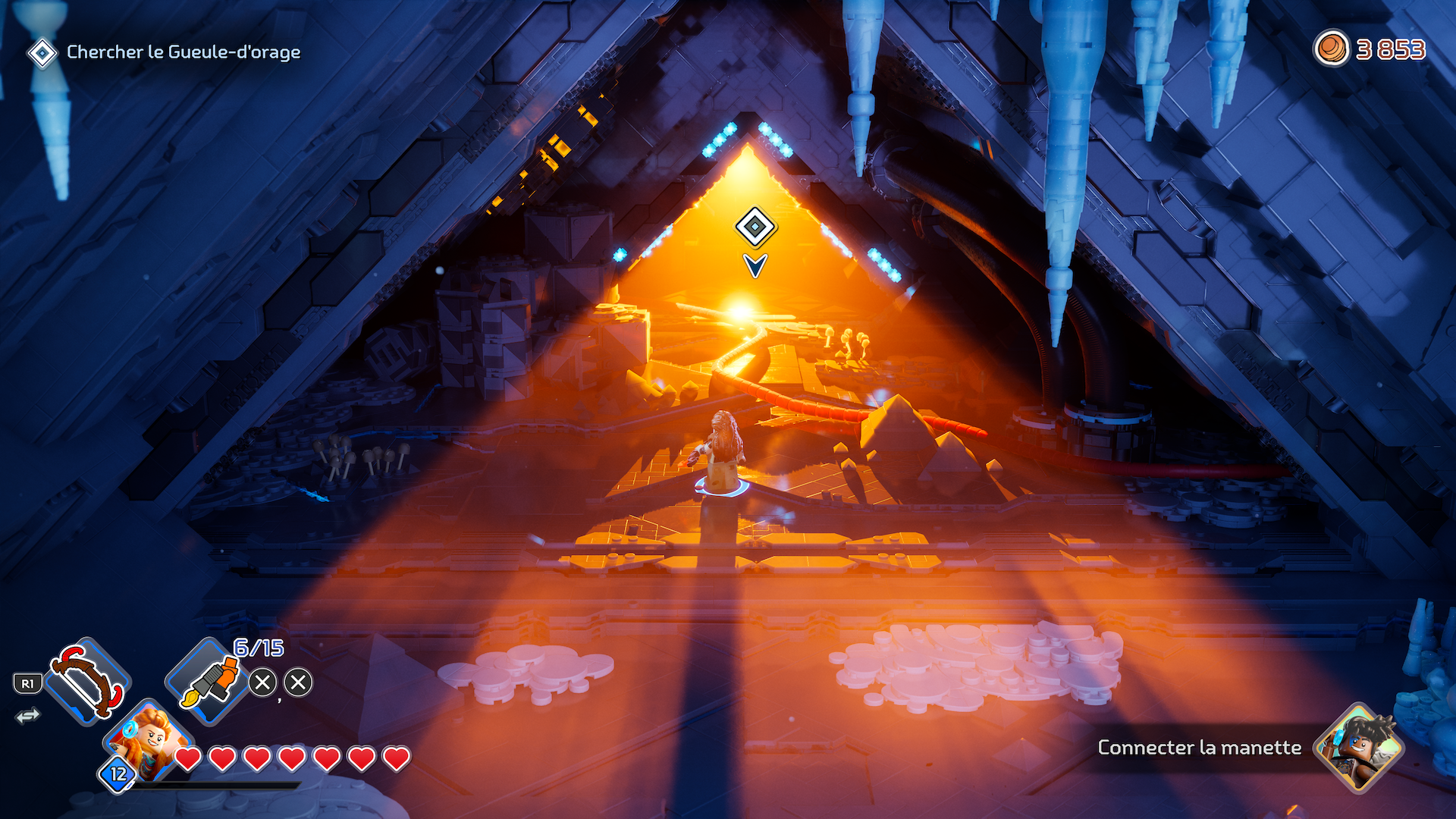Image resolution: width=1456 pixels, height=819 pixels.
Task: Click Aloy's character portrait
Action: pos(149,739)
